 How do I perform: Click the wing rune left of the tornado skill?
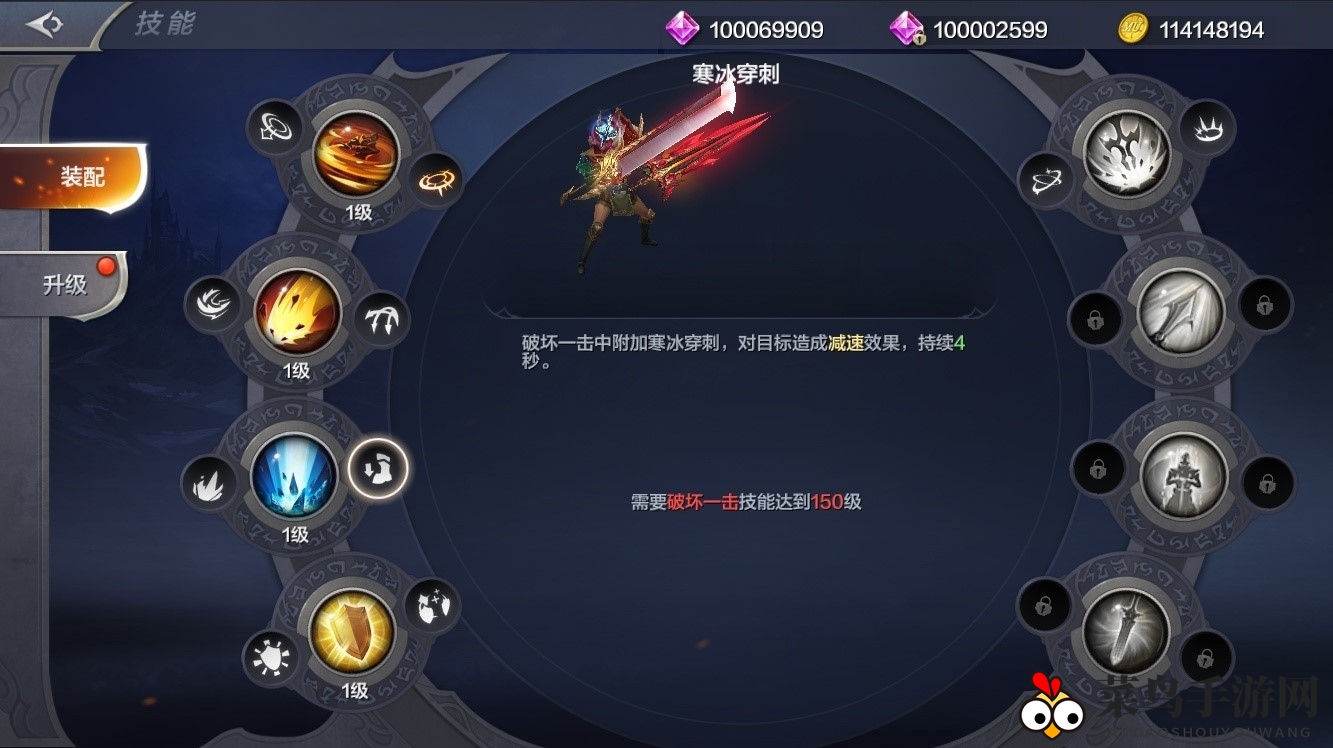click(276, 128)
